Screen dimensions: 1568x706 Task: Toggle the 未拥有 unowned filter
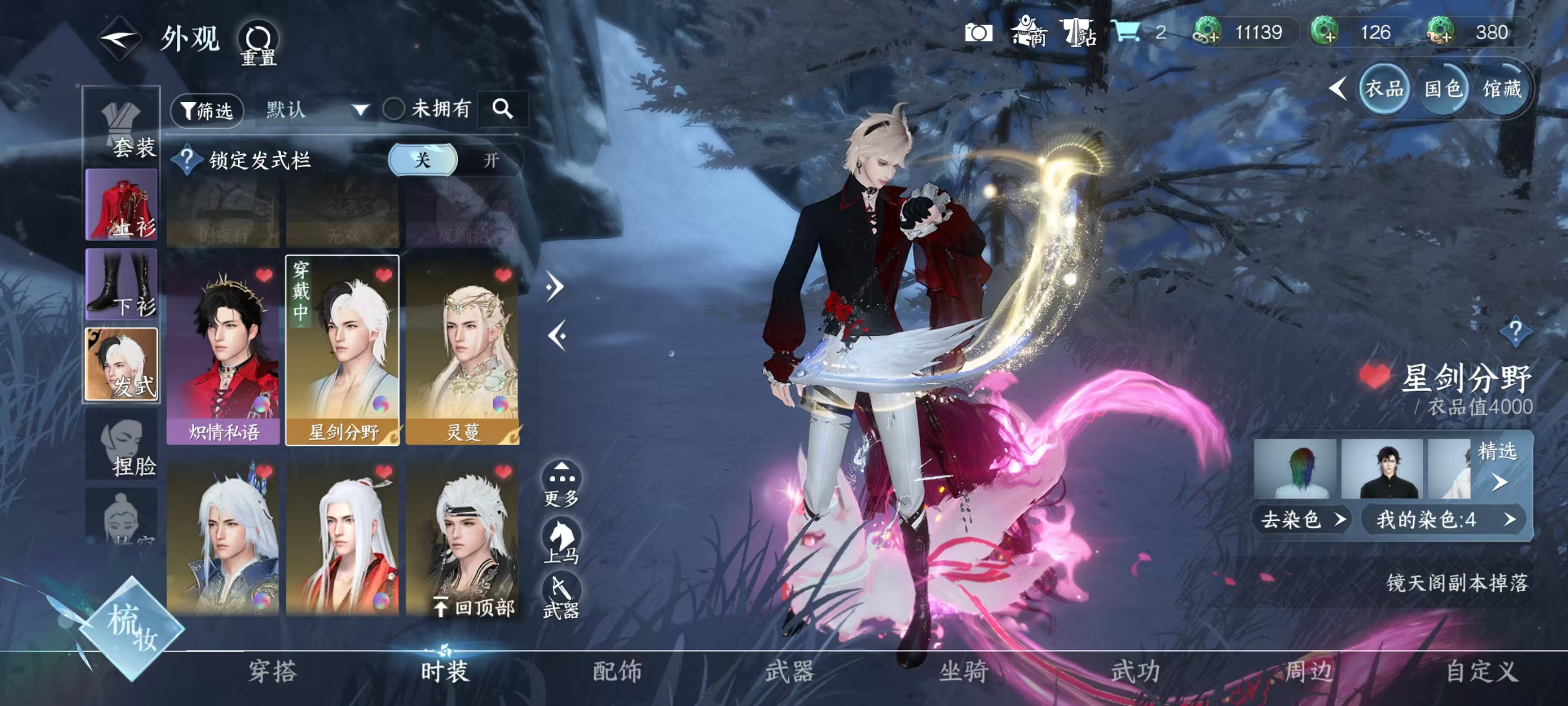coord(394,110)
